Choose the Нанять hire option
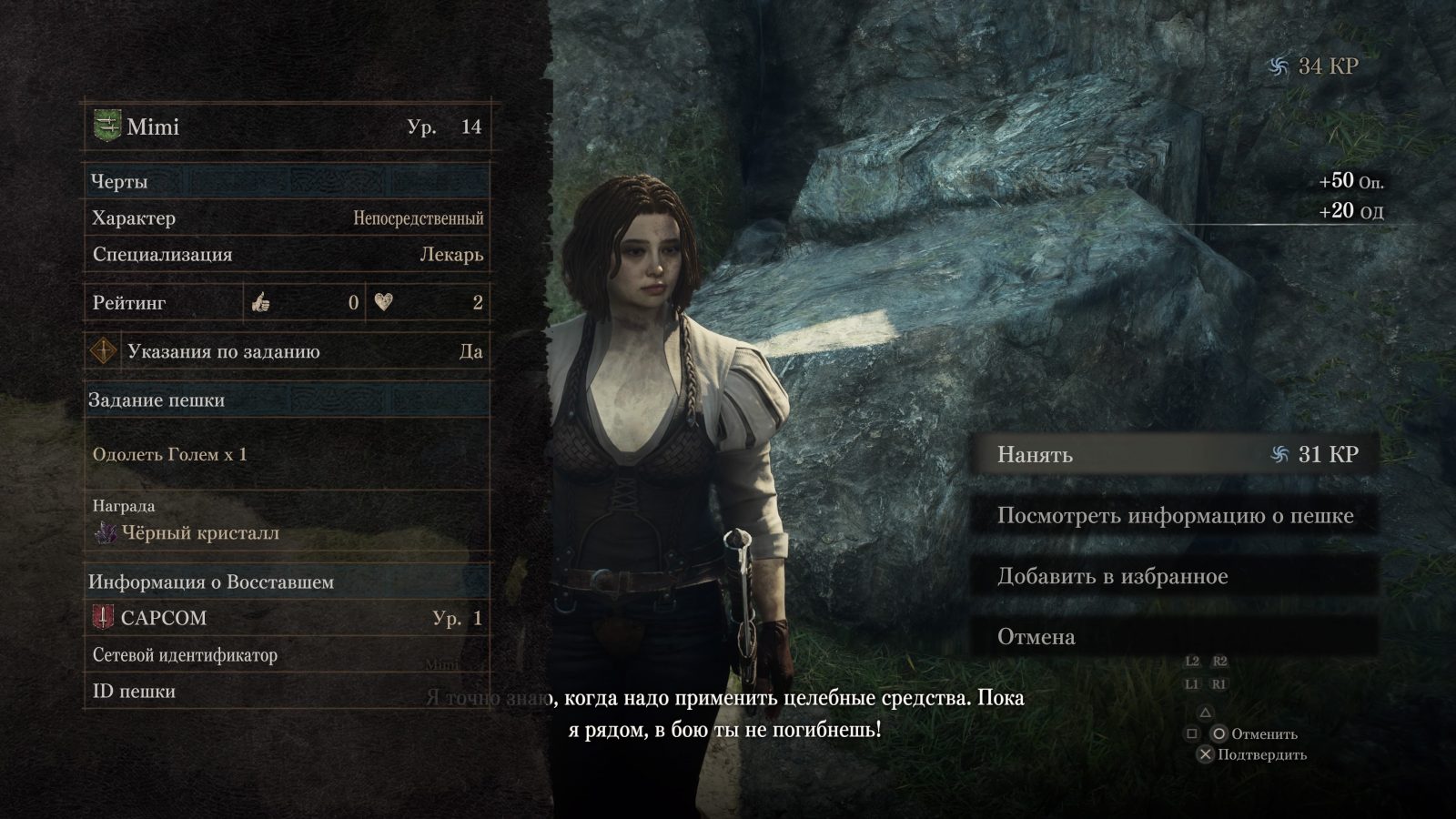This screenshot has width=1456, height=819. click(x=1174, y=454)
